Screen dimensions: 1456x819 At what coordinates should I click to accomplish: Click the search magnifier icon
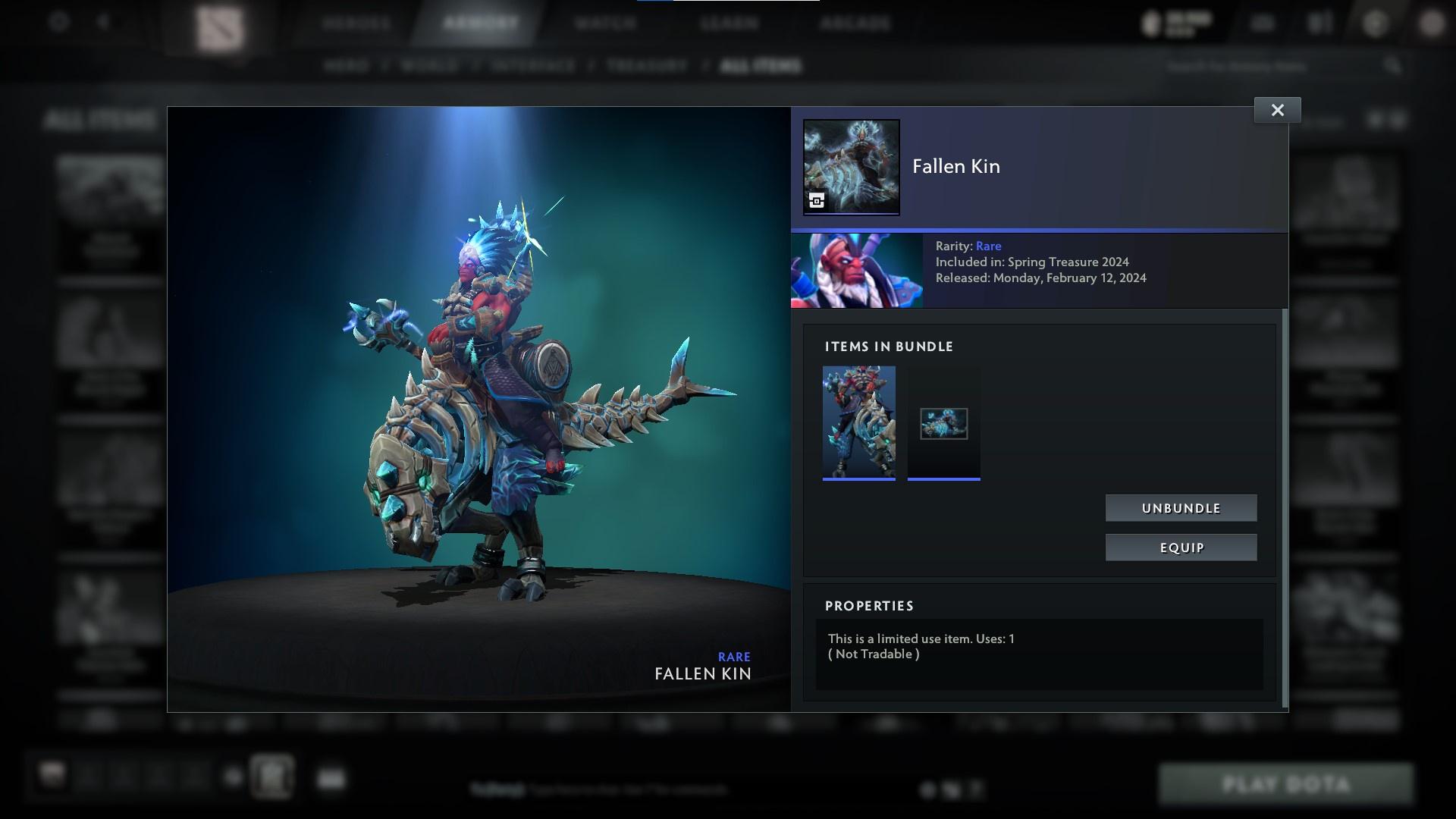tap(1393, 66)
